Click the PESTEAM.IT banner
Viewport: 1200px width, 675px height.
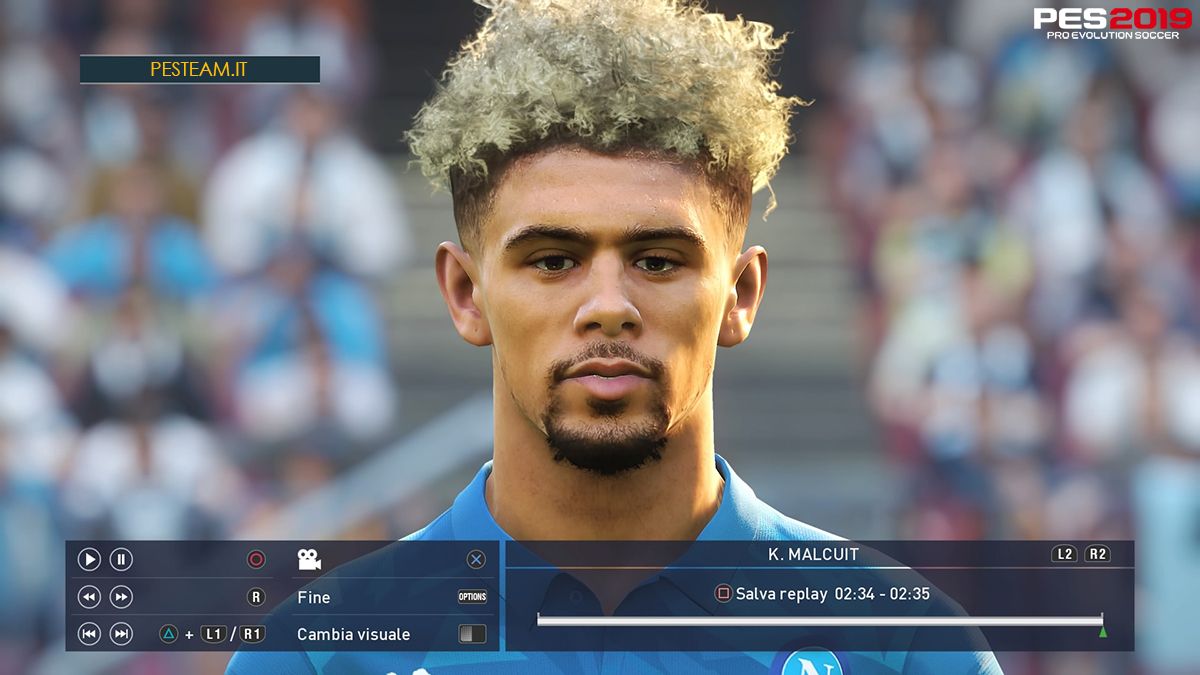199,70
